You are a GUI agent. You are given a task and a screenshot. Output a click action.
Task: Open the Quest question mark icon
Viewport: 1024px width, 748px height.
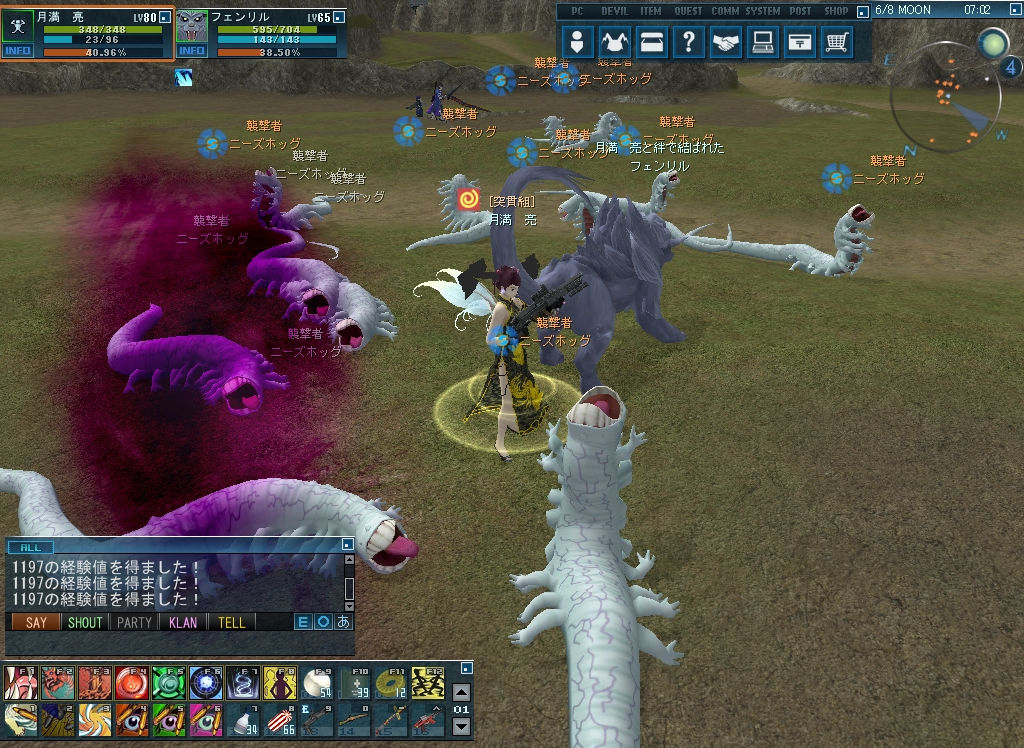[x=689, y=42]
